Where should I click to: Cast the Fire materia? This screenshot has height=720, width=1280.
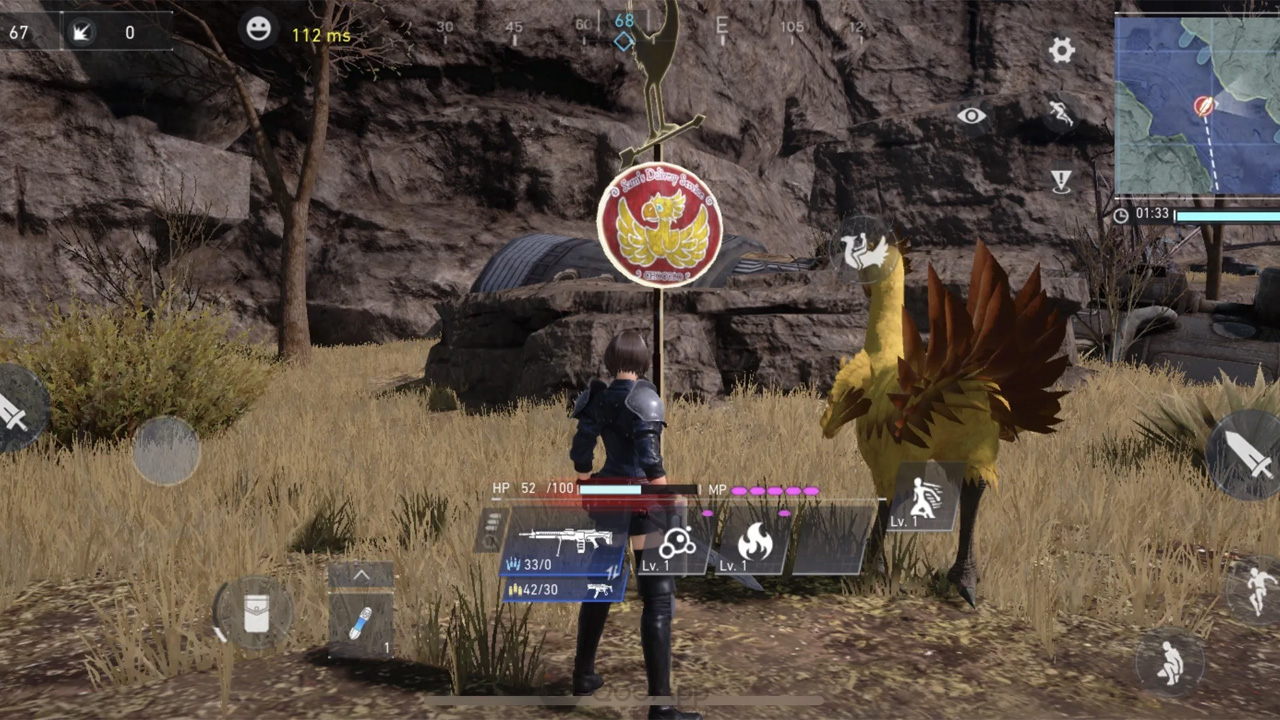753,543
